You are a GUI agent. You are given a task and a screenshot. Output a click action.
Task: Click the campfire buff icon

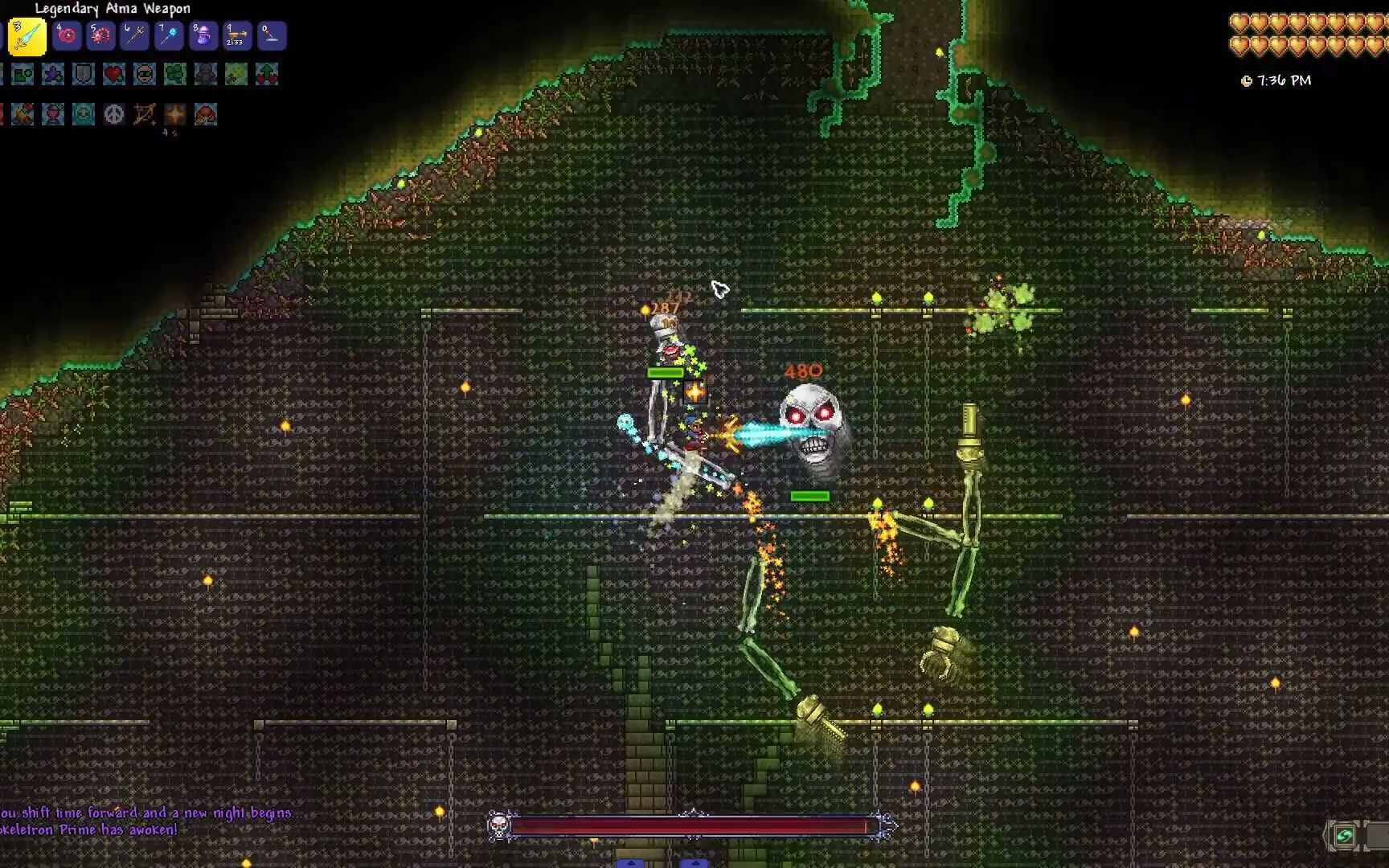[23, 114]
